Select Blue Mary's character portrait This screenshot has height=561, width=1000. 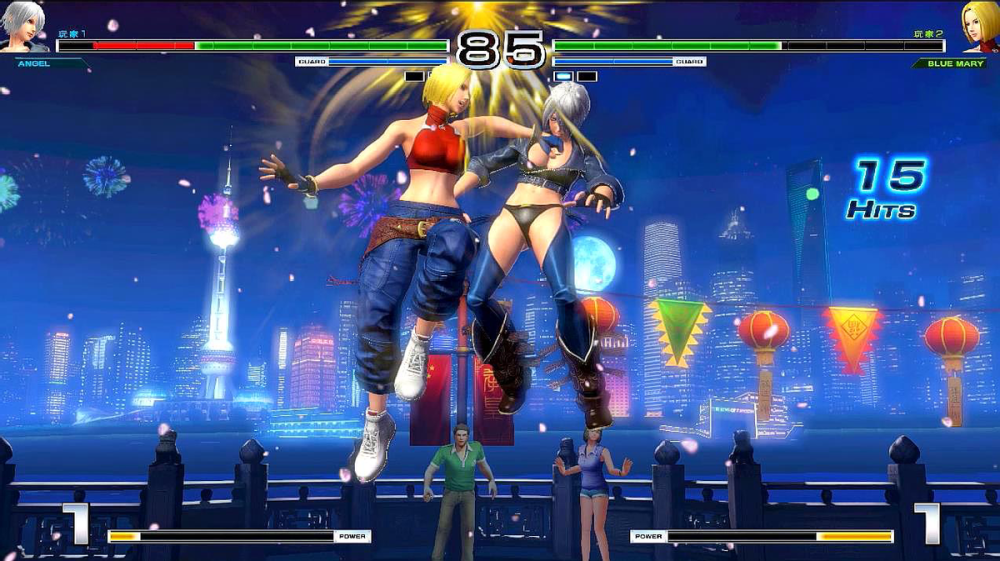coord(977,26)
